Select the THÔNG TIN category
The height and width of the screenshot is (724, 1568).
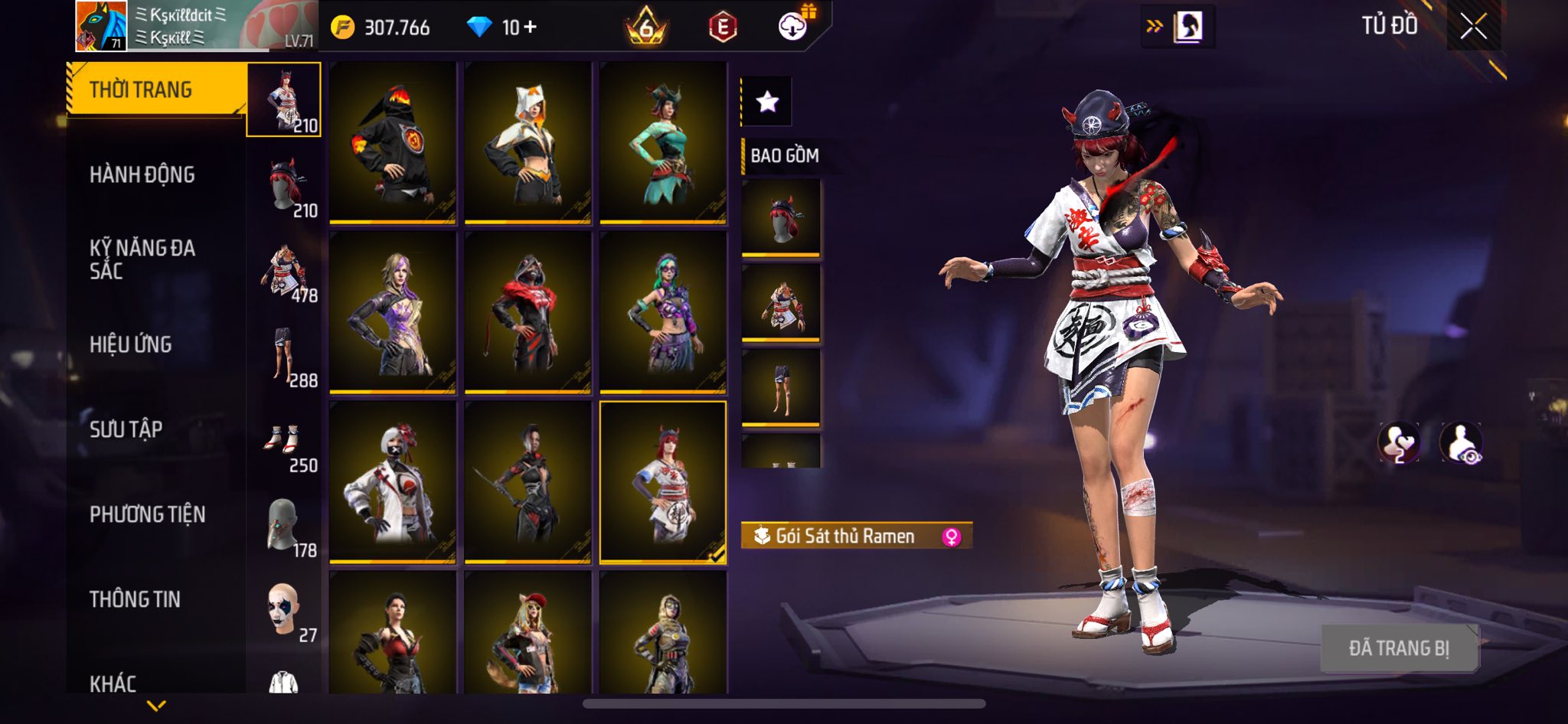(136, 599)
